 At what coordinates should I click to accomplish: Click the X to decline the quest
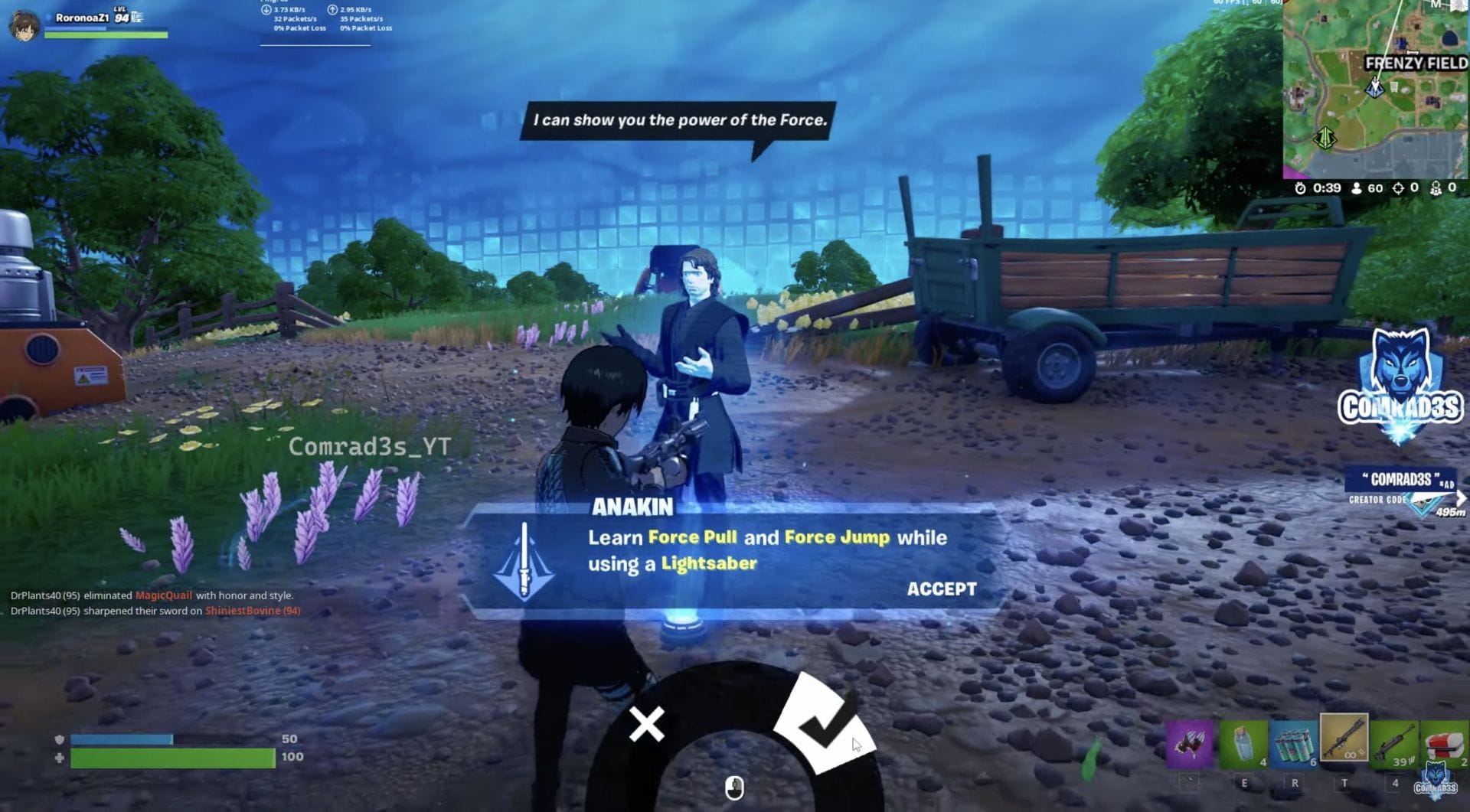[645, 725]
